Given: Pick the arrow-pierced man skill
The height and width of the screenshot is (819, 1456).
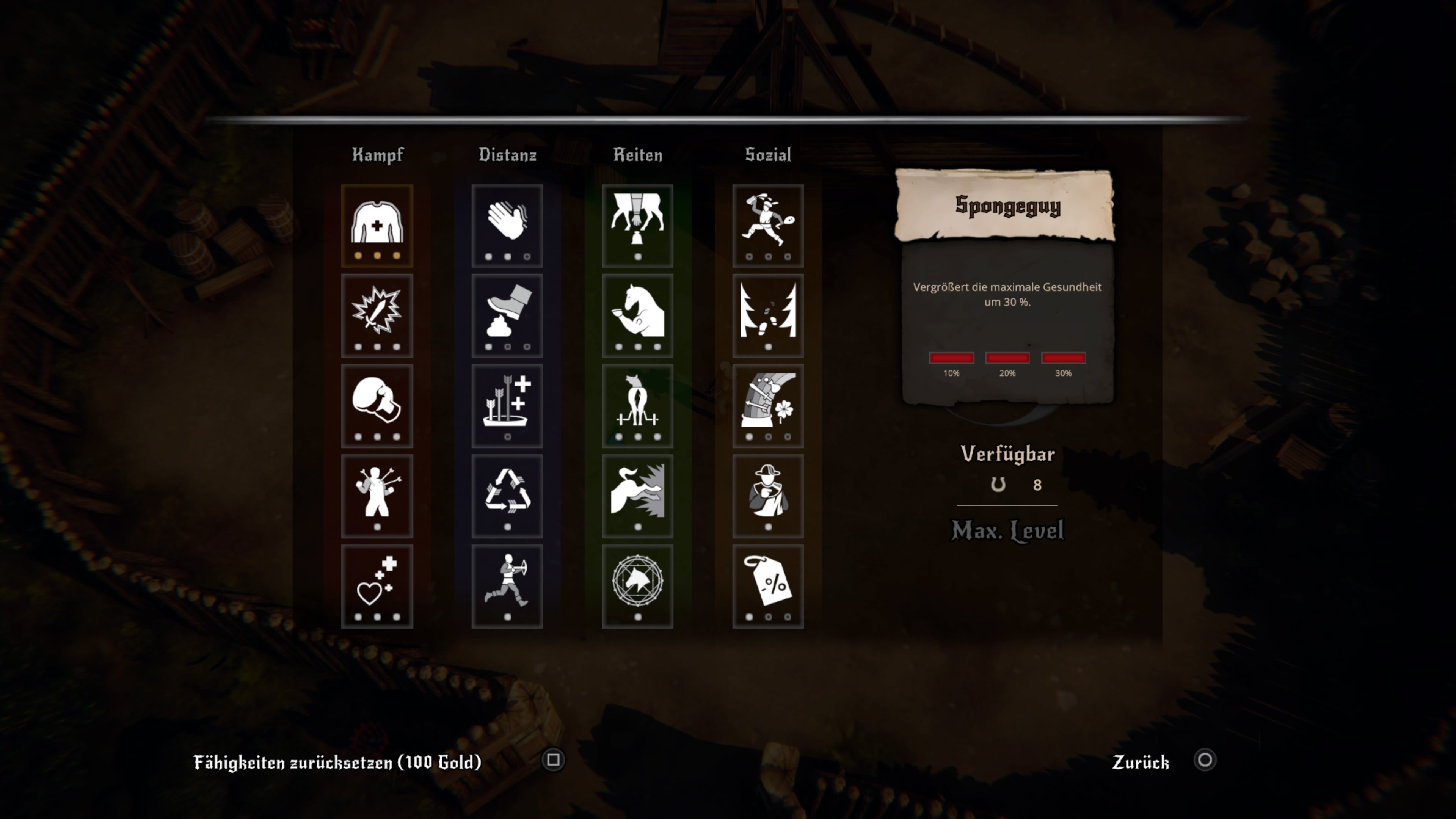Looking at the screenshot, I should [x=377, y=495].
